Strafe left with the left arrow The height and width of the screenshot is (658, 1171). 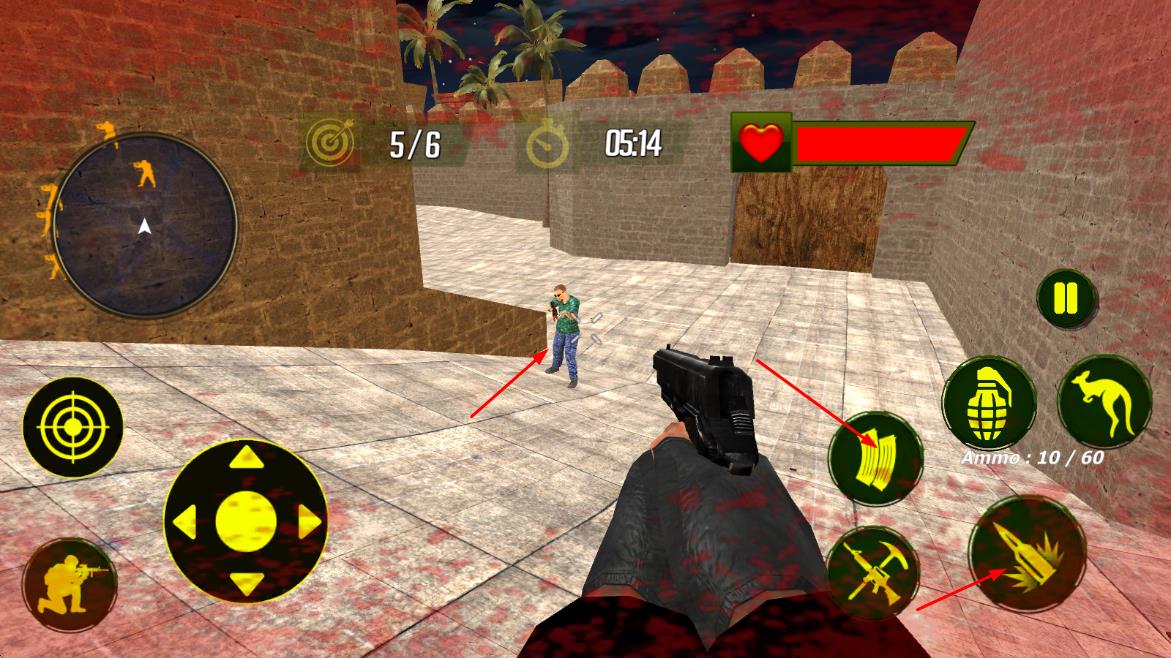pos(185,521)
